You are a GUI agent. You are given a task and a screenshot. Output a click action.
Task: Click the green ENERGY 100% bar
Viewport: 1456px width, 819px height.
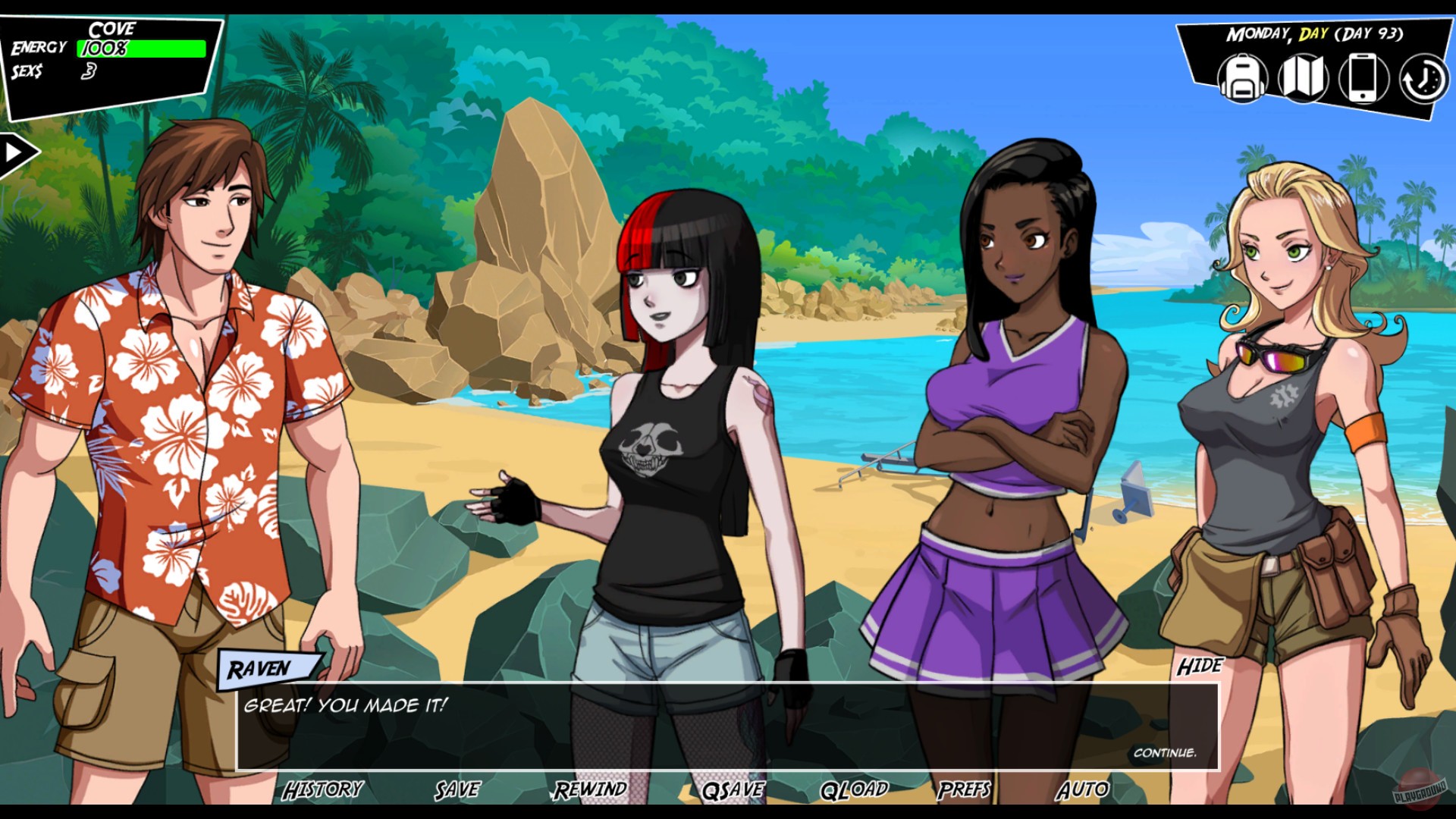pyautogui.click(x=140, y=49)
